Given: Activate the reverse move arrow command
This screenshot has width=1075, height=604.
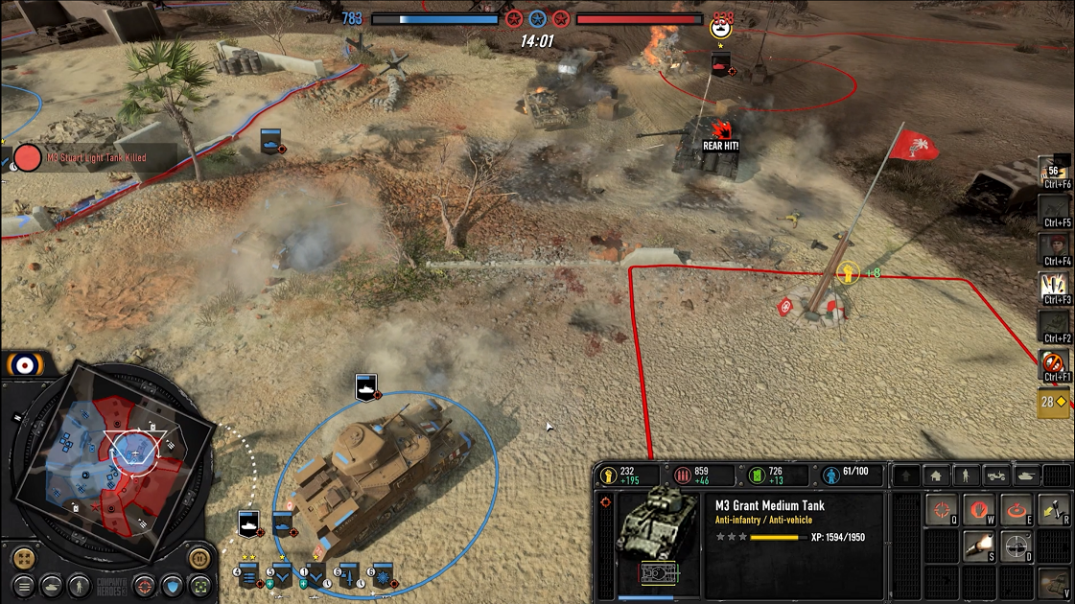Looking at the screenshot, I should [x=1053, y=510].
